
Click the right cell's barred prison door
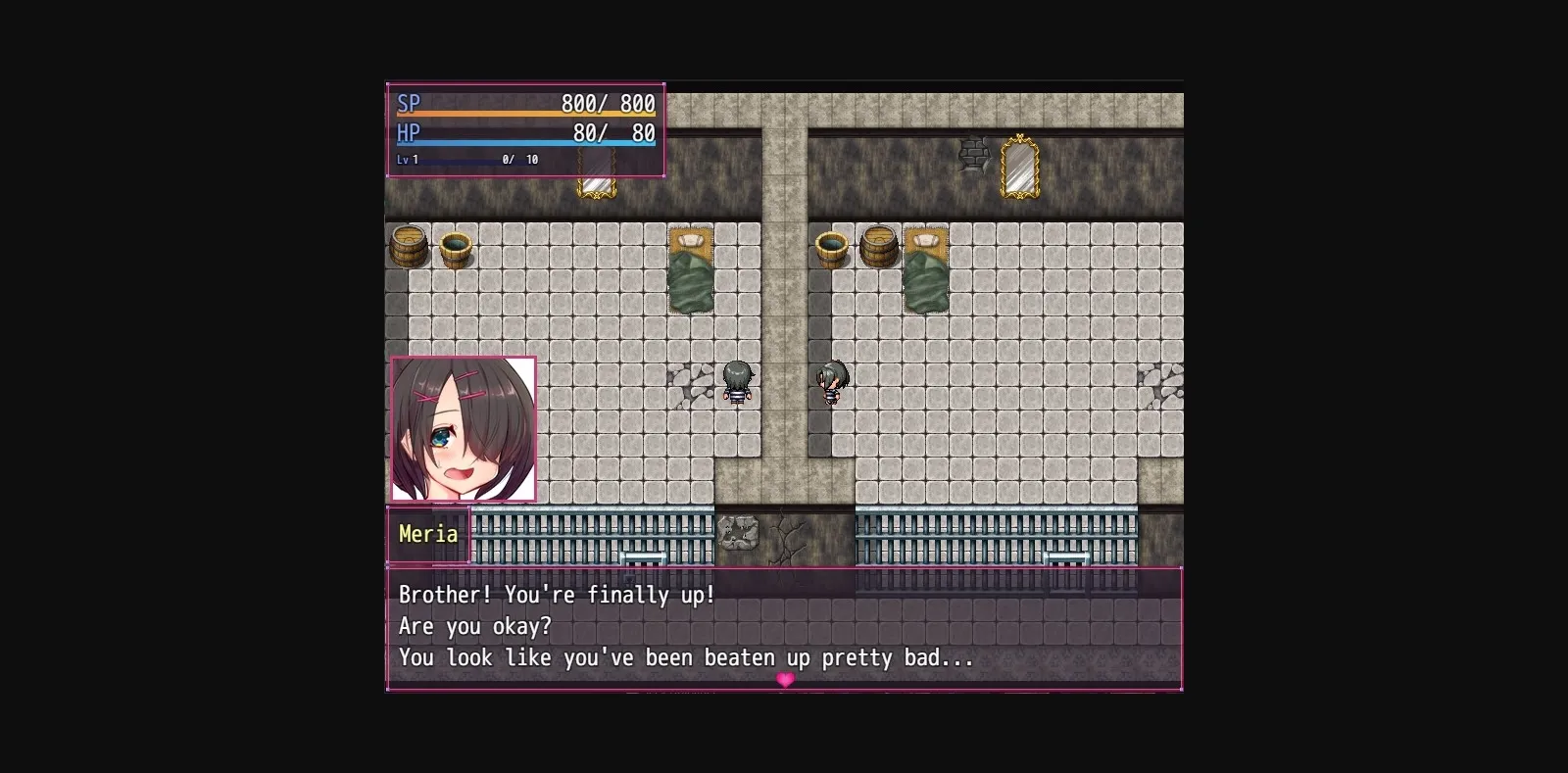click(x=1063, y=558)
